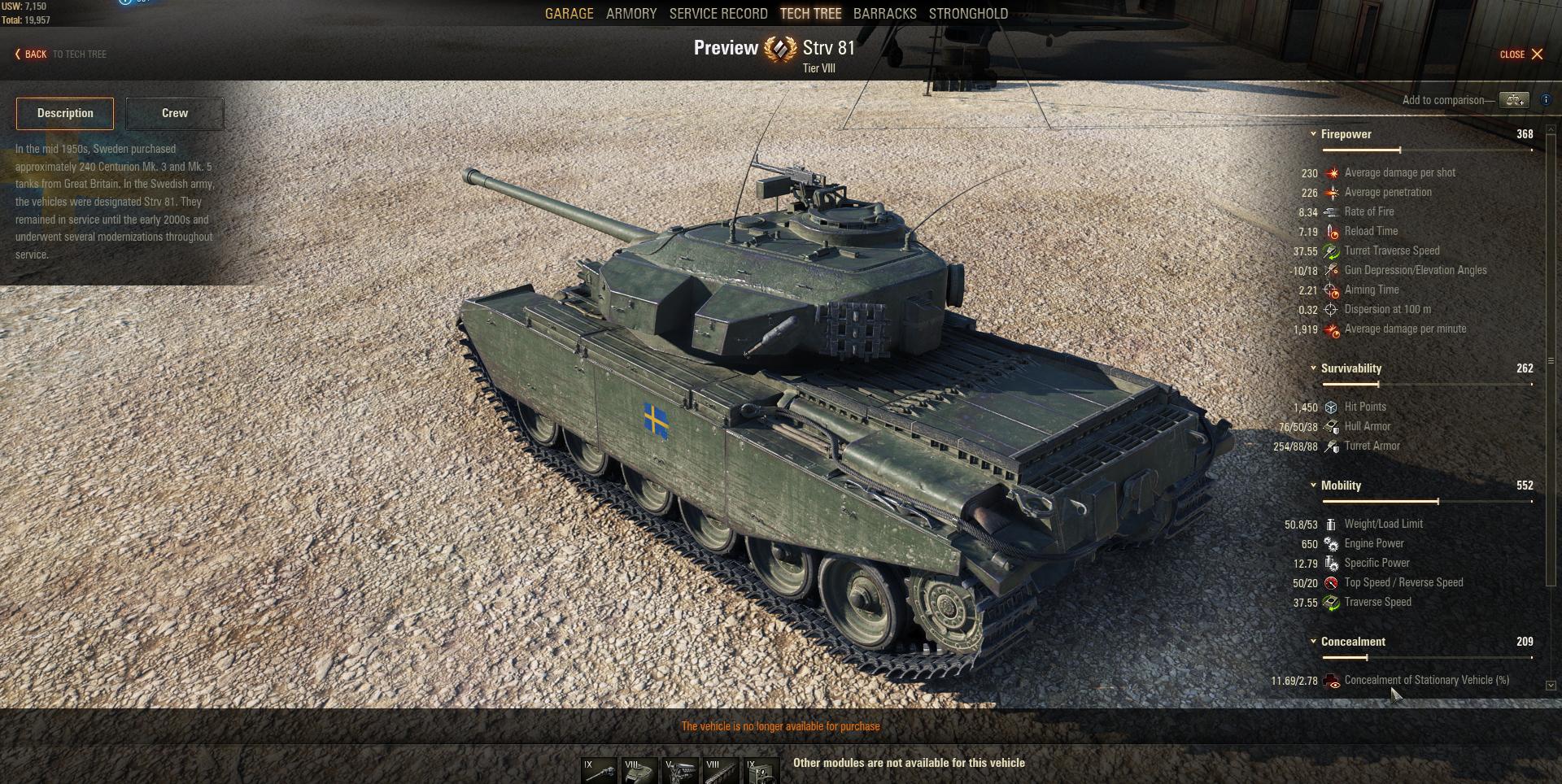Collapse the Mobility stats section

1313,486
